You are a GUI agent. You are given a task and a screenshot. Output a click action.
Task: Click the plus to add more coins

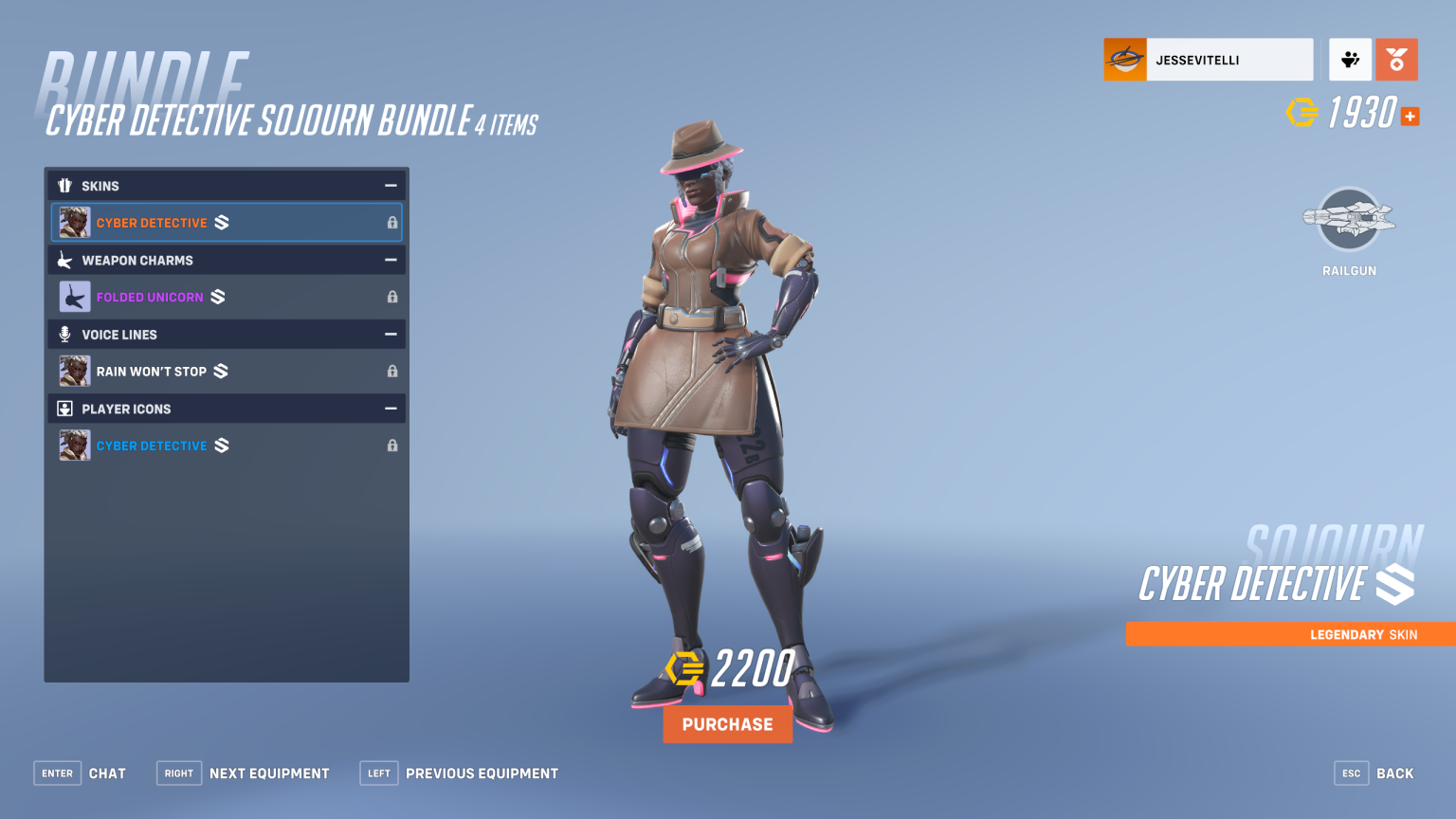pyautogui.click(x=1410, y=116)
